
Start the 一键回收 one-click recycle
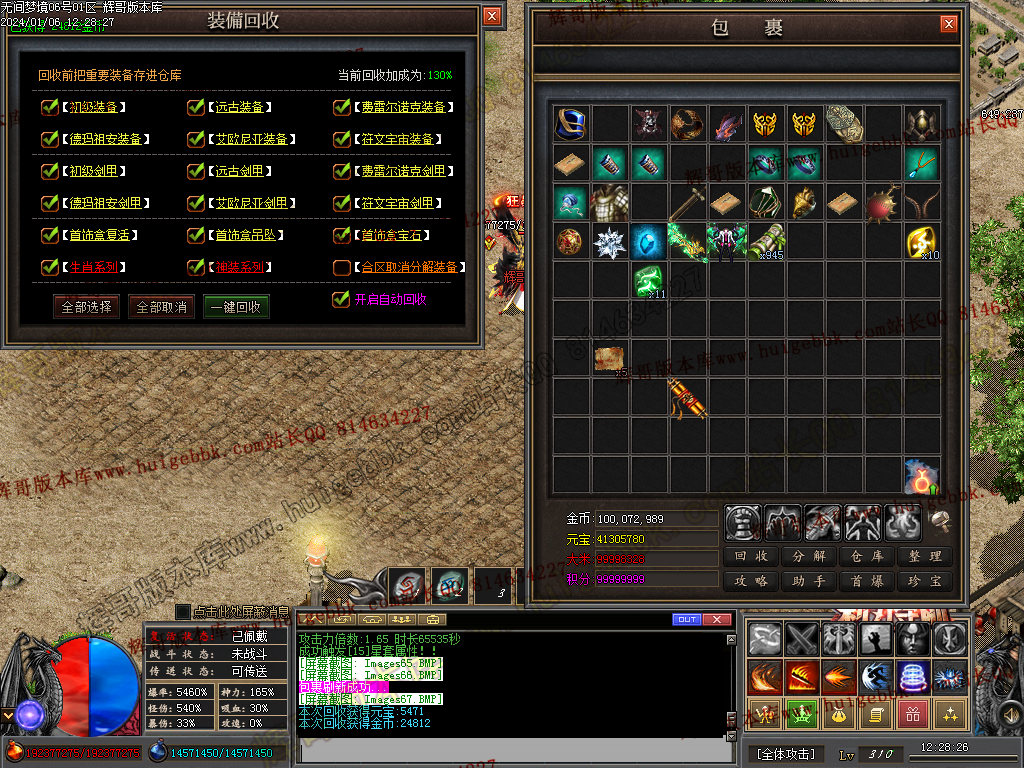(x=236, y=307)
